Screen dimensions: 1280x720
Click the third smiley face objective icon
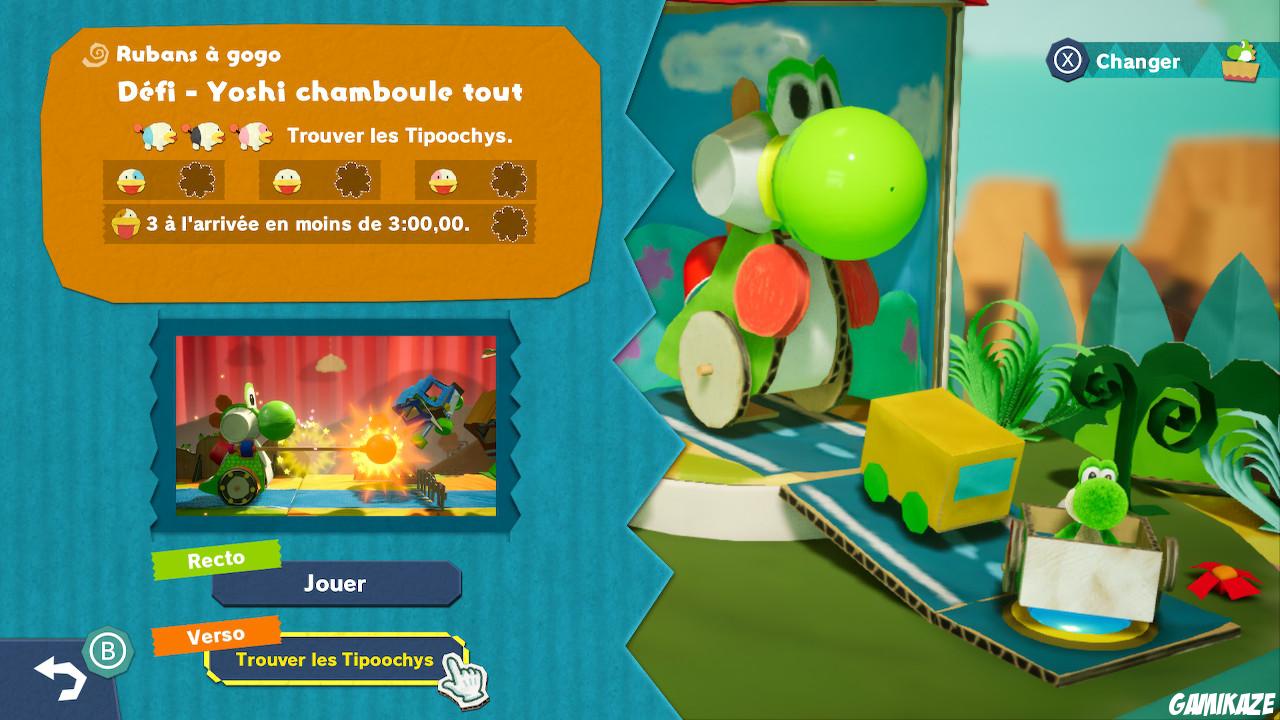[x=443, y=179]
